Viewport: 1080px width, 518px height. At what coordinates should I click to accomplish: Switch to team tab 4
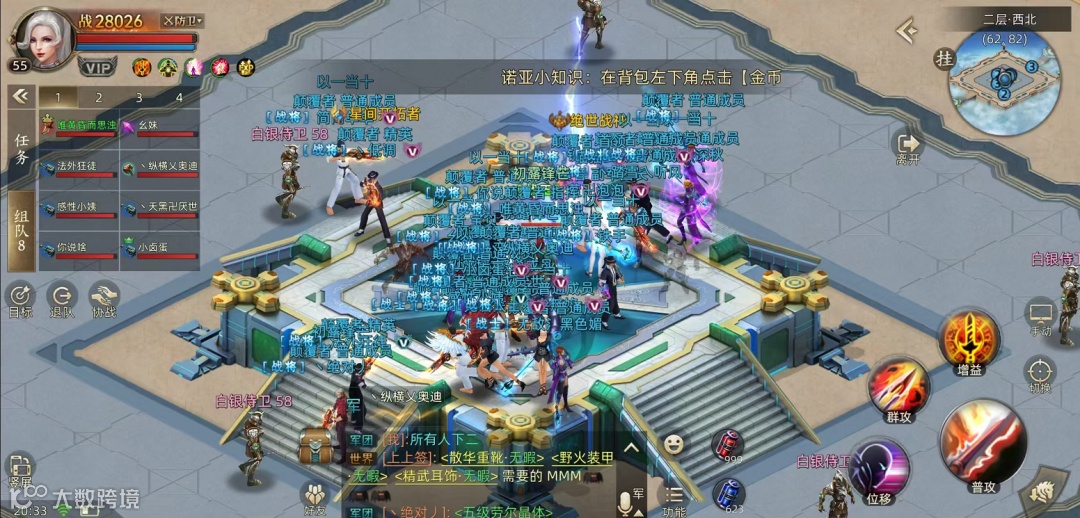click(x=179, y=97)
